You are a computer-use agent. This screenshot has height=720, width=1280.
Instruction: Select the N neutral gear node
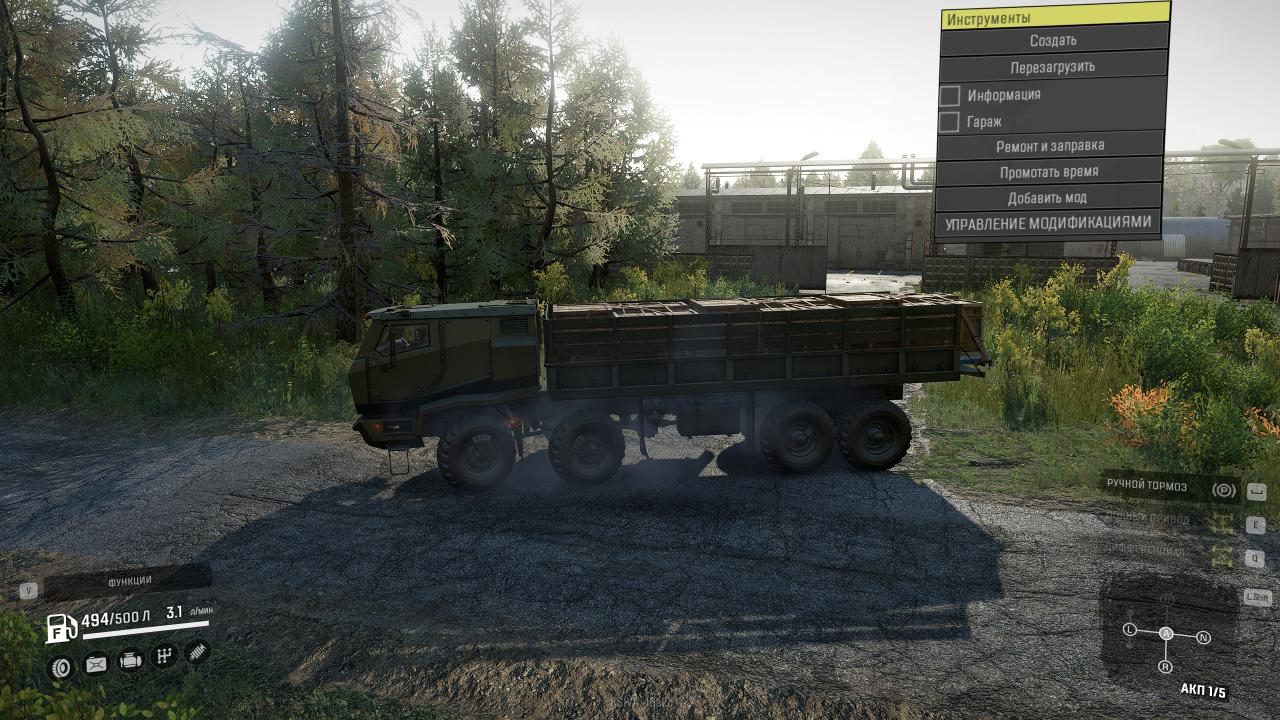click(1203, 637)
